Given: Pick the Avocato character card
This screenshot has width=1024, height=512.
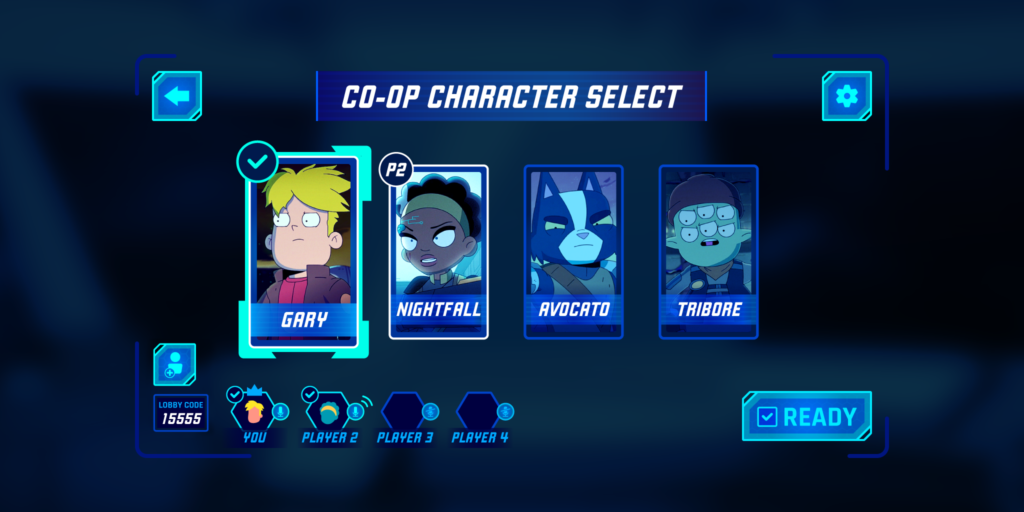Looking at the screenshot, I should [573, 250].
